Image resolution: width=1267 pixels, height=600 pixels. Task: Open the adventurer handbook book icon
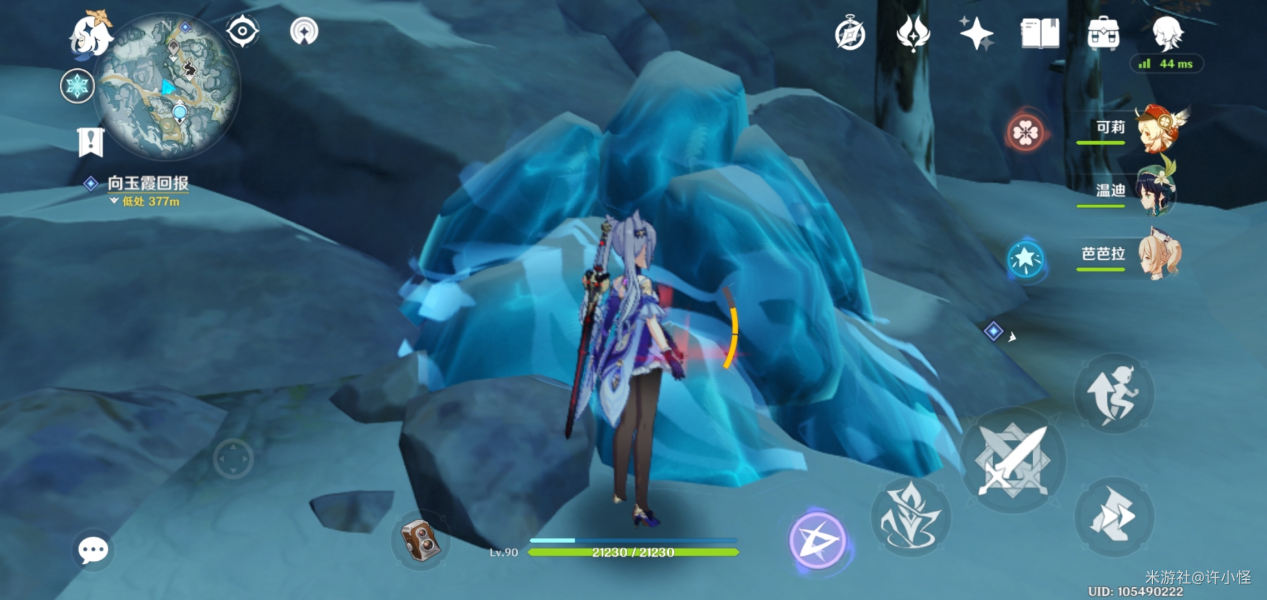(1039, 34)
